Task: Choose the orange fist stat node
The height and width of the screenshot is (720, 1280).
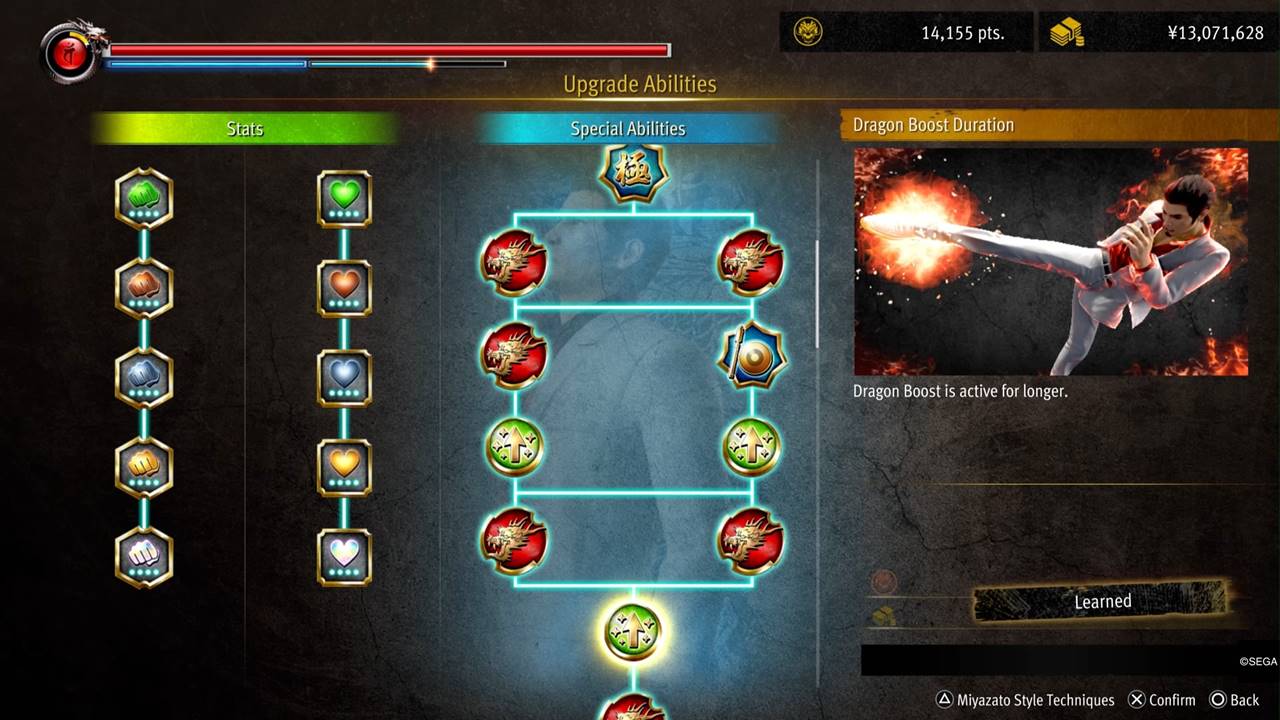Action: 144,288
